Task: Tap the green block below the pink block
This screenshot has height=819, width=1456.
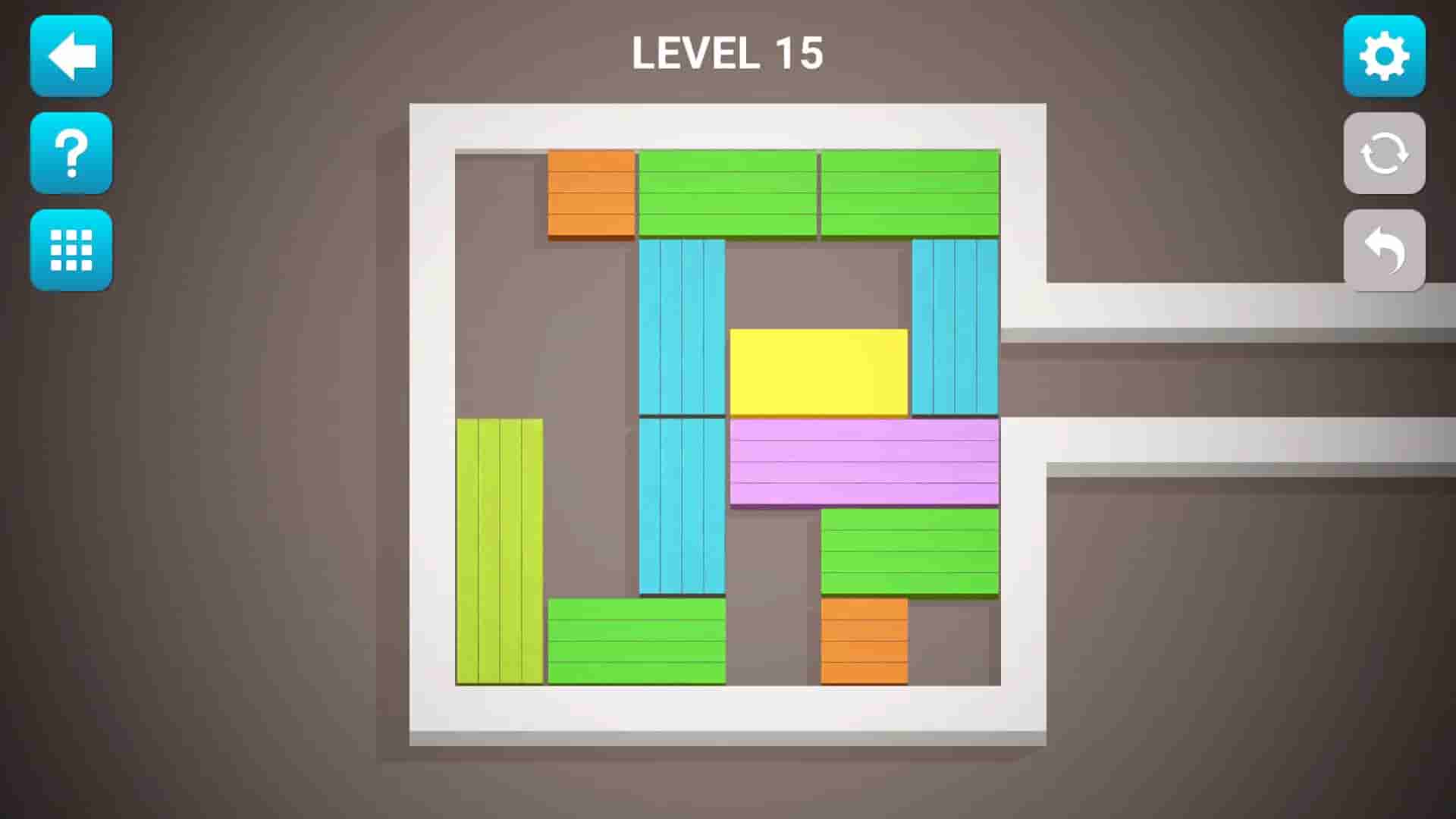Action: point(908,550)
